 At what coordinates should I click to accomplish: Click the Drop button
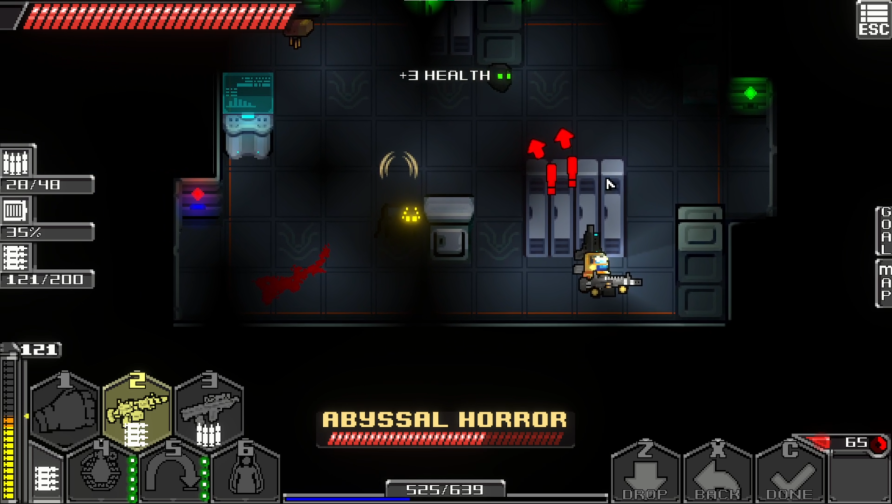point(645,474)
